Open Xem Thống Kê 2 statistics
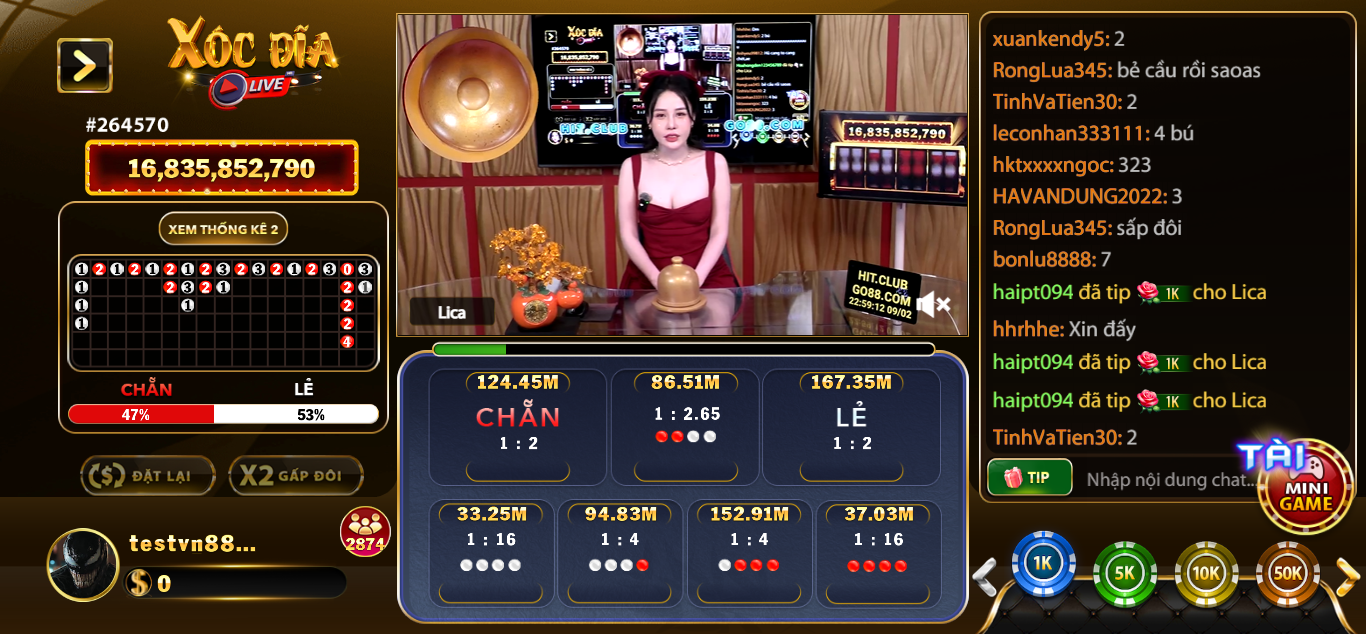The height and width of the screenshot is (634, 1366). tap(223, 229)
